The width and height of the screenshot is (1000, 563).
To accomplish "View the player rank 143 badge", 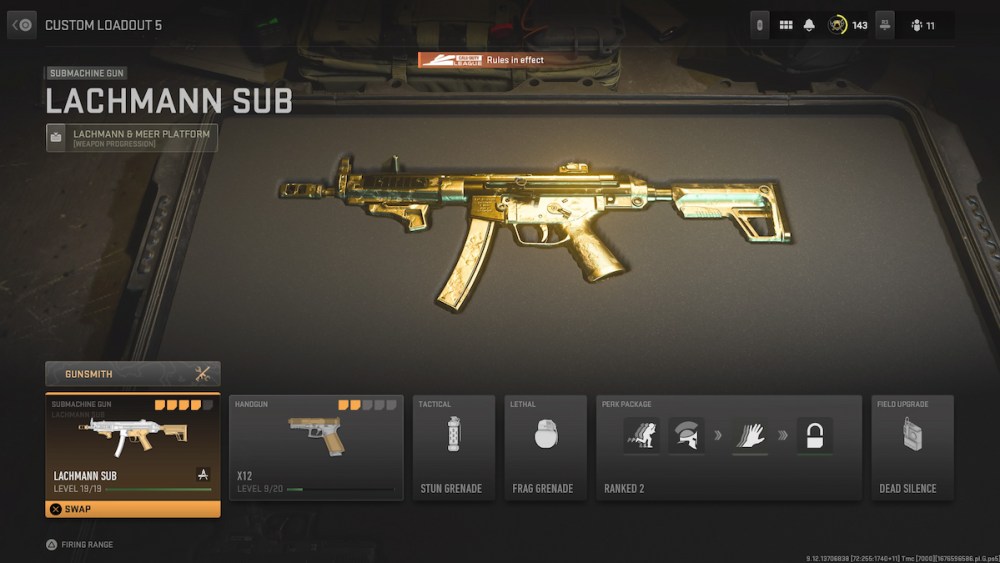I will 848,25.
